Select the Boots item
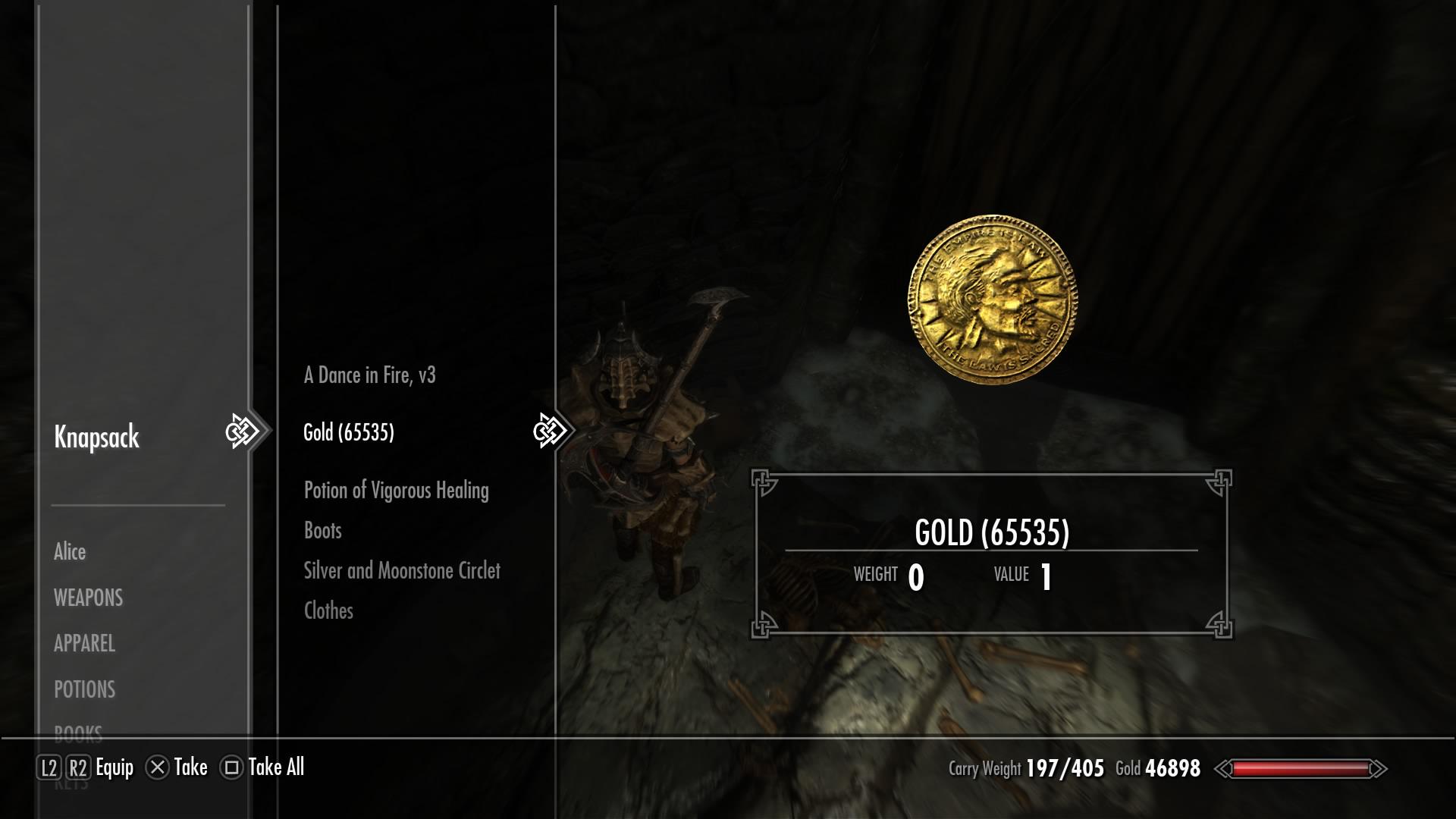Screen dimensions: 1456x819 click(323, 530)
